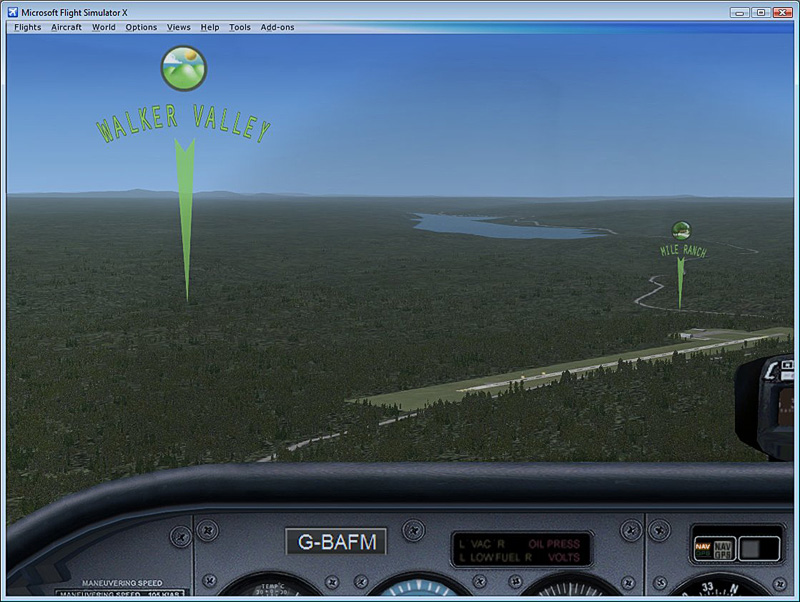Open the Views menu
Screen dimensions: 800x602
[x=179, y=27]
